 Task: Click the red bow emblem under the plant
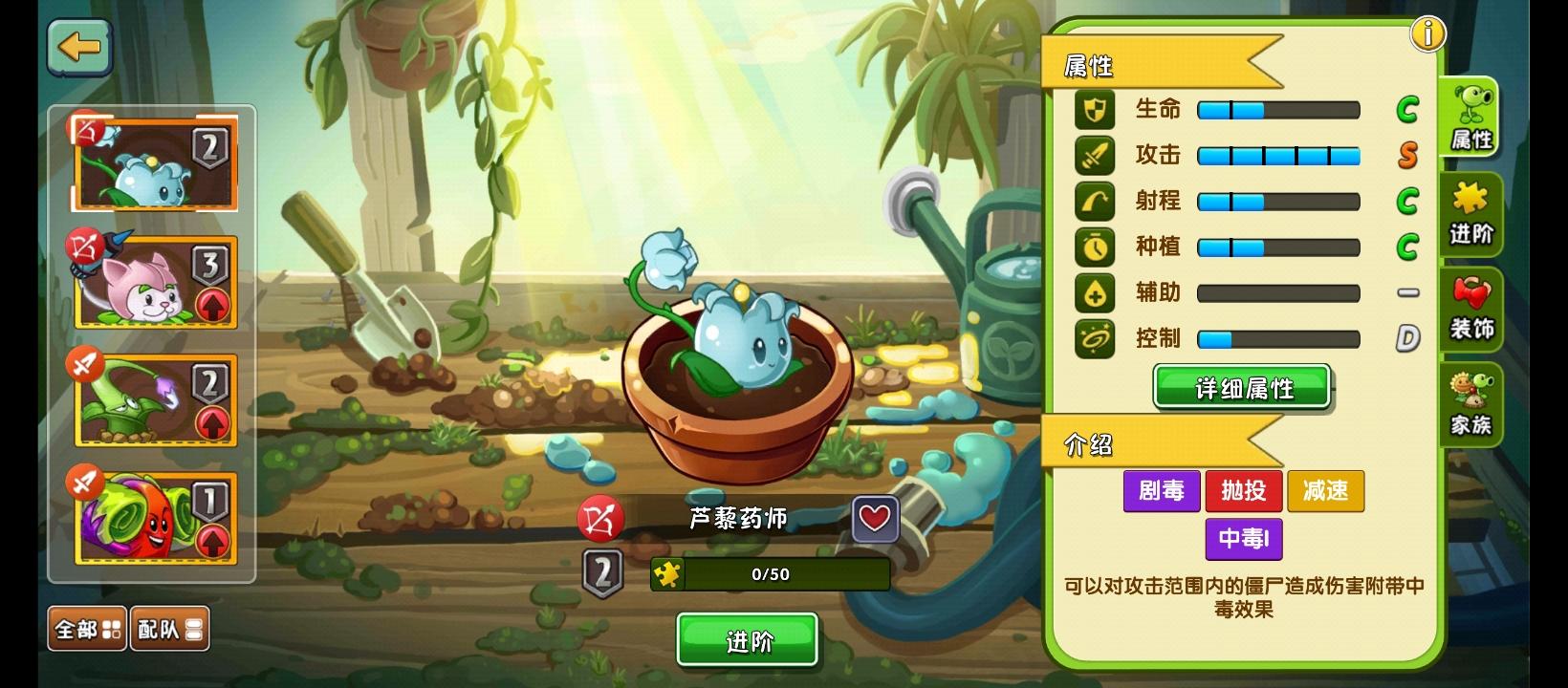[x=602, y=519]
